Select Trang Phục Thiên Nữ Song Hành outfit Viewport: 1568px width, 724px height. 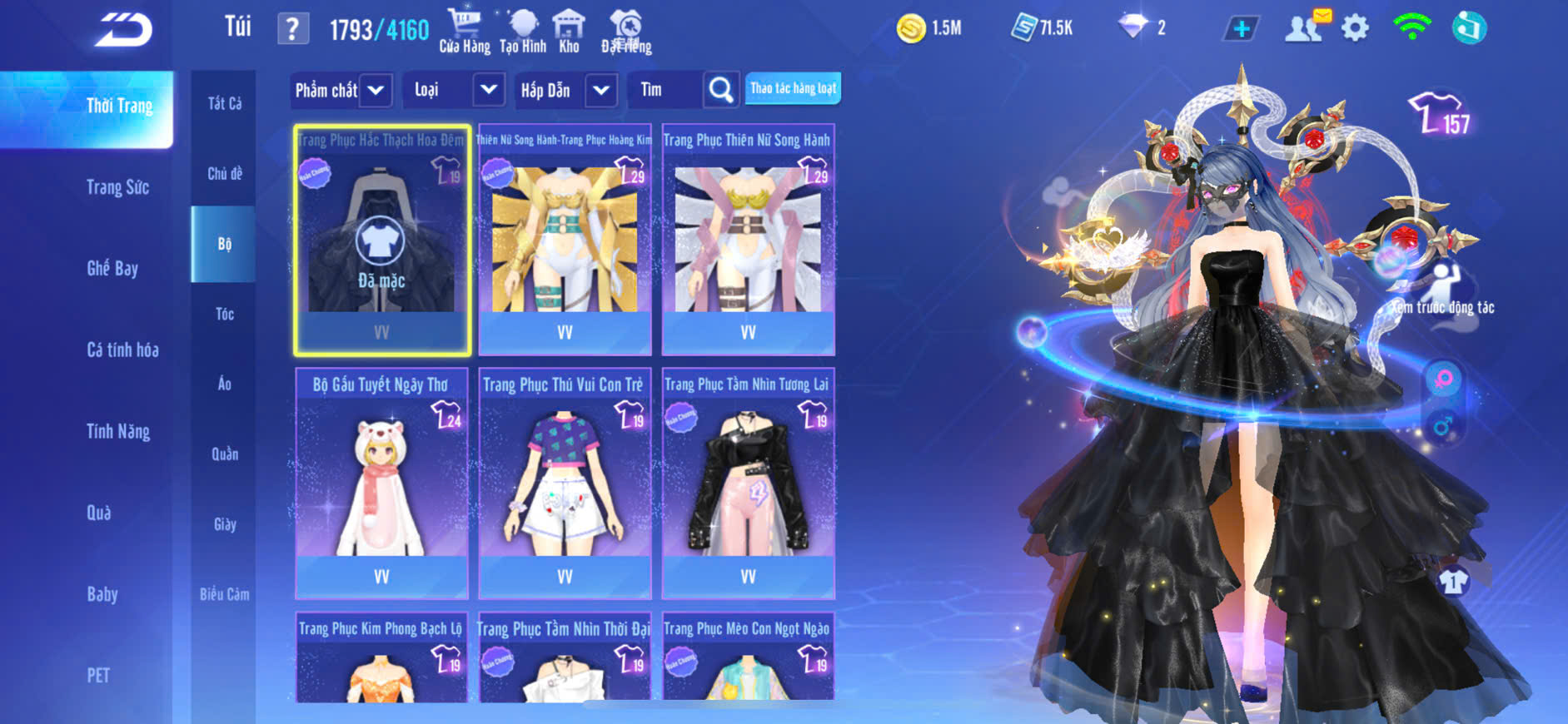pos(748,240)
